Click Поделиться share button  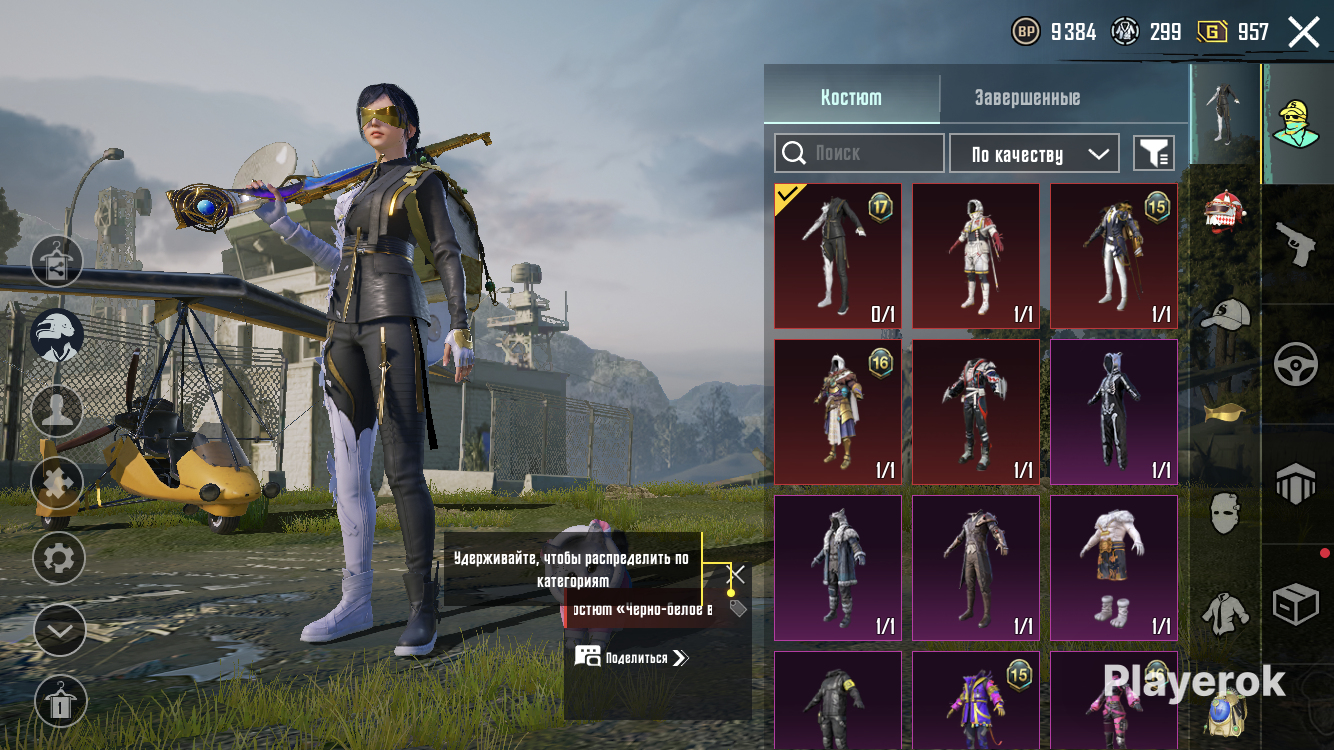632,657
